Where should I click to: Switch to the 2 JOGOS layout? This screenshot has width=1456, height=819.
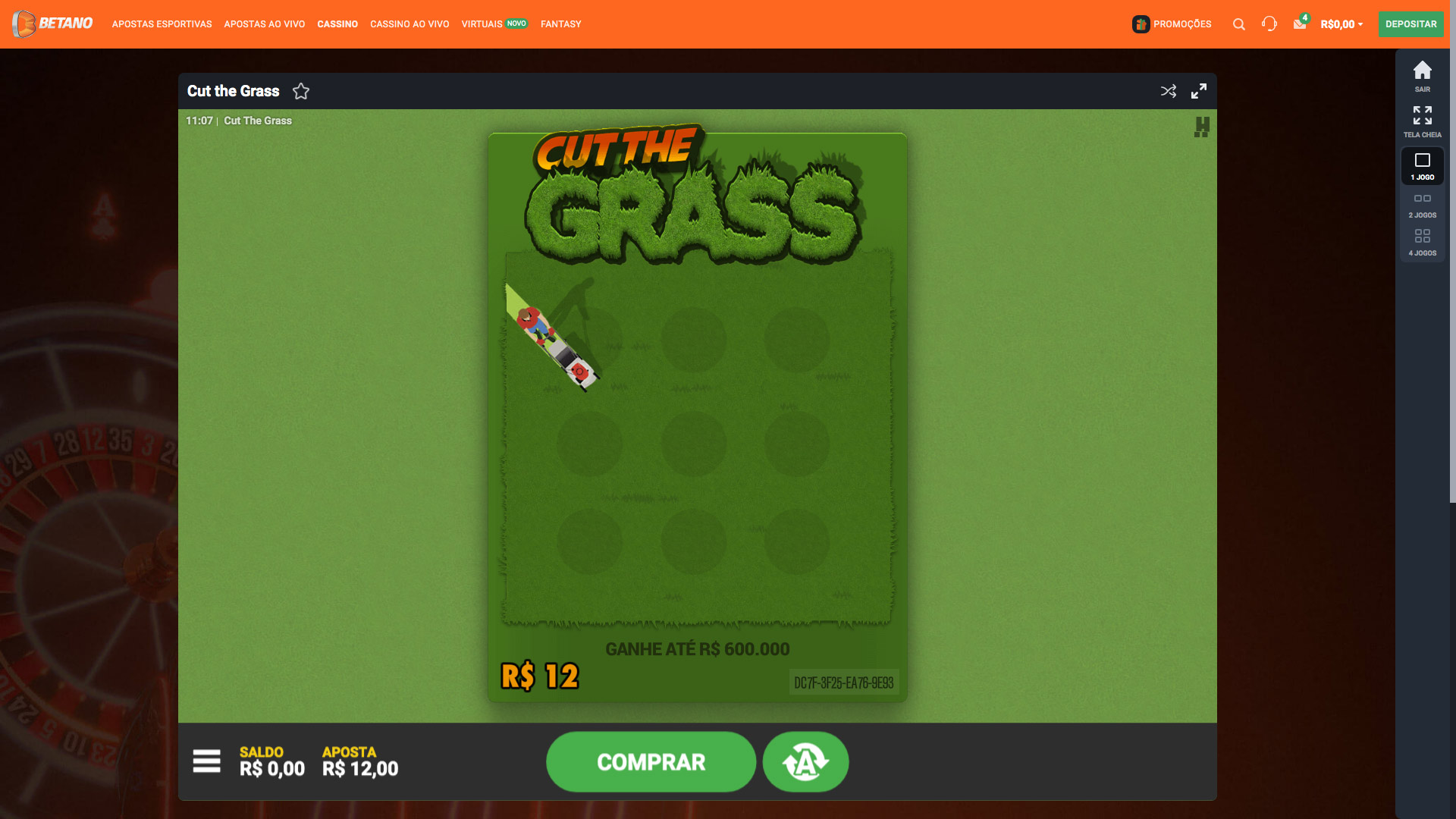click(x=1422, y=199)
